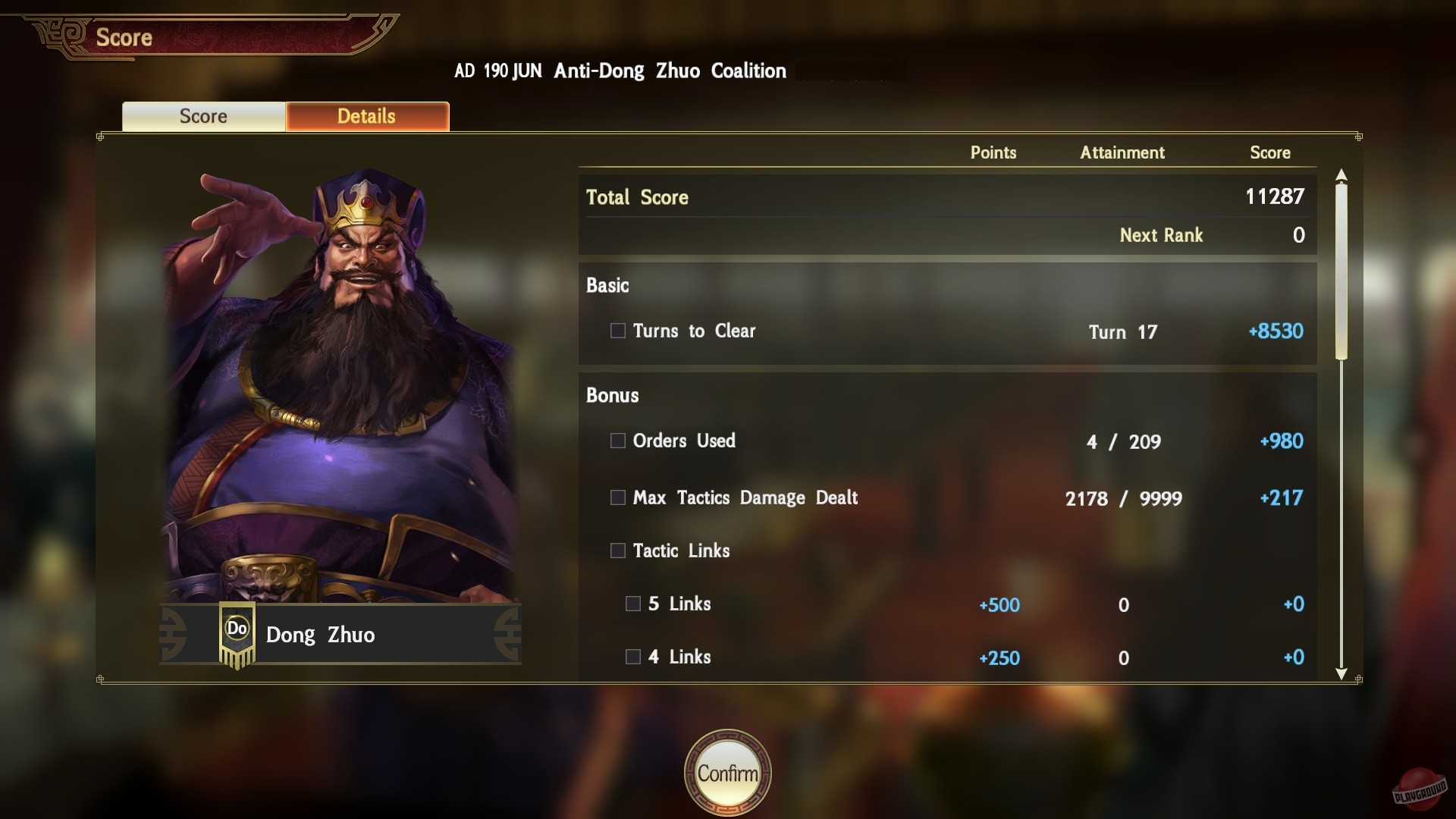Image resolution: width=1456 pixels, height=819 pixels.
Task: Click the gold corner bracket of the score panel
Action: click(99, 137)
